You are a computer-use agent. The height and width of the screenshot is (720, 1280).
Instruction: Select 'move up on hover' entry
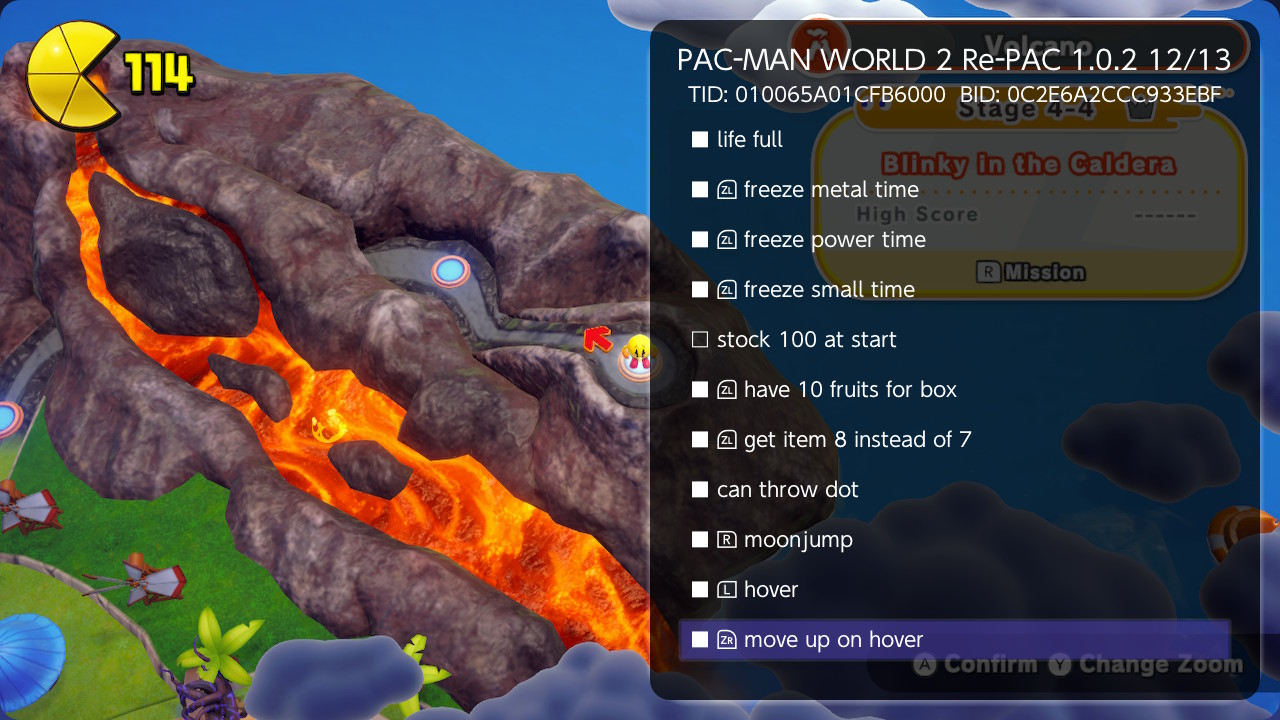tap(700, 640)
